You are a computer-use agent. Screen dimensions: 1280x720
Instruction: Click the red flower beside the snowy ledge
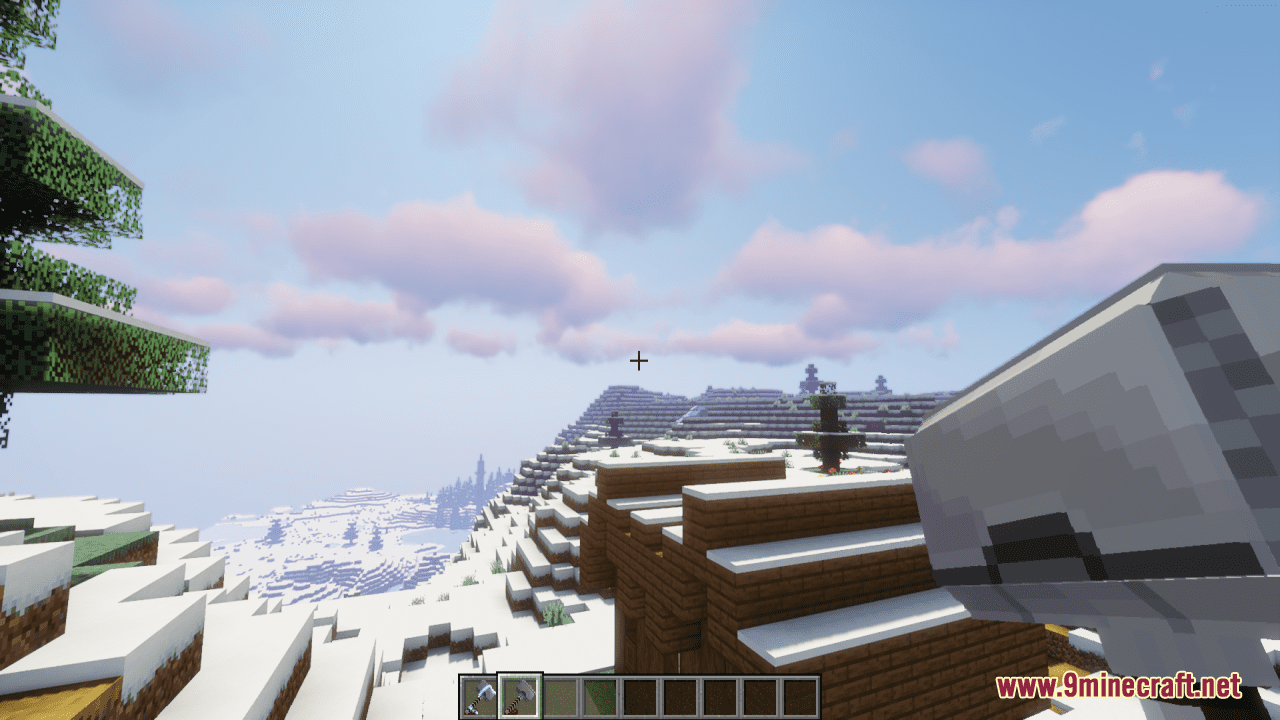(833, 470)
